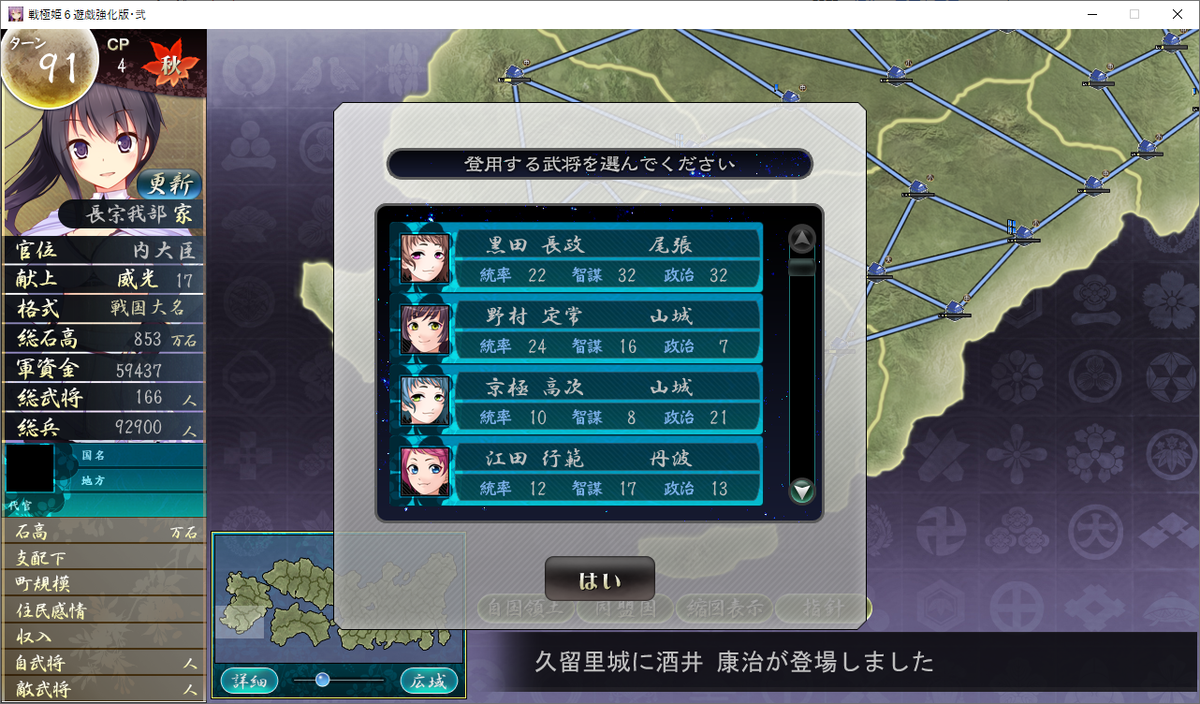Click the 更新 button on the portrait
This screenshot has width=1200, height=704.
169,185
